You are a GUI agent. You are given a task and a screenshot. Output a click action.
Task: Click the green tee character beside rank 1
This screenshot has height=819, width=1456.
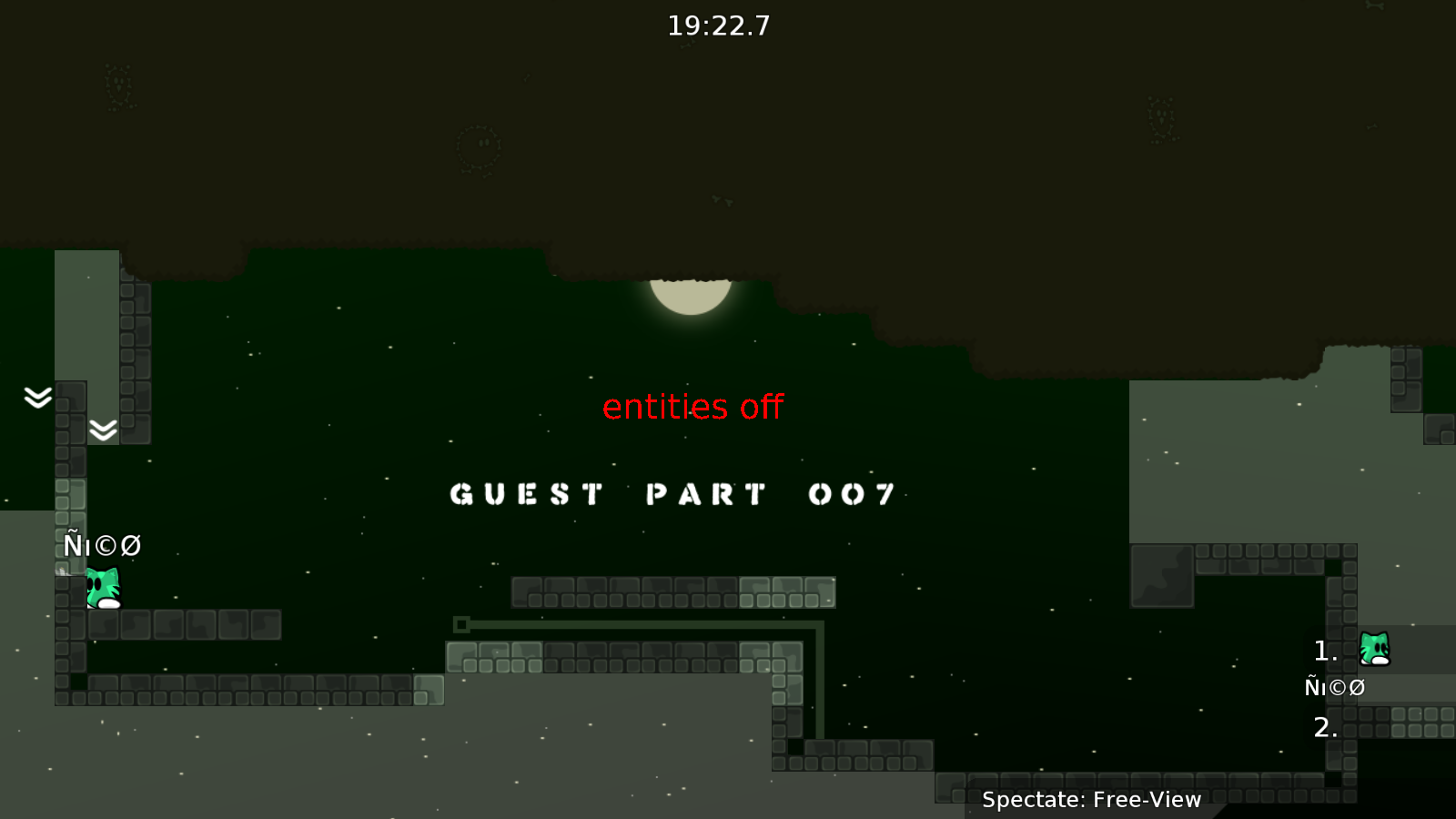click(1373, 648)
